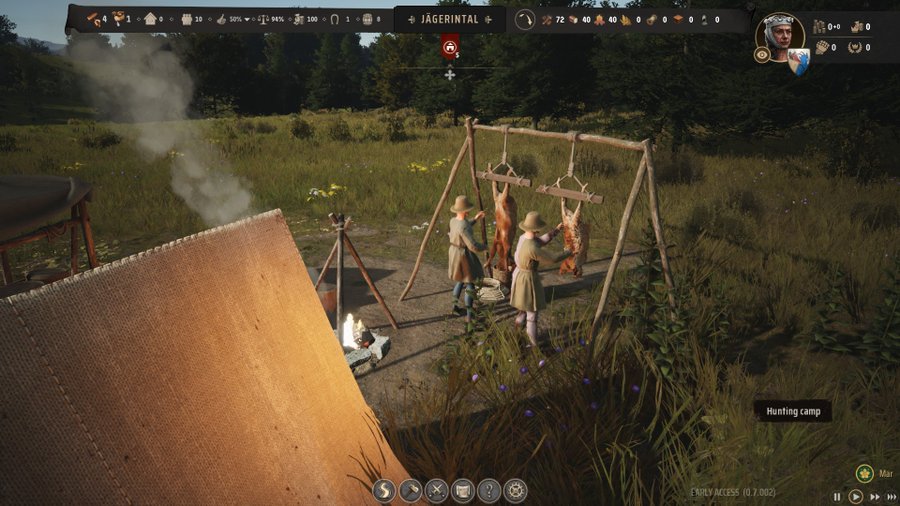Set game to triple fast-forward speed
900x506 pixels.
click(891, 496)
